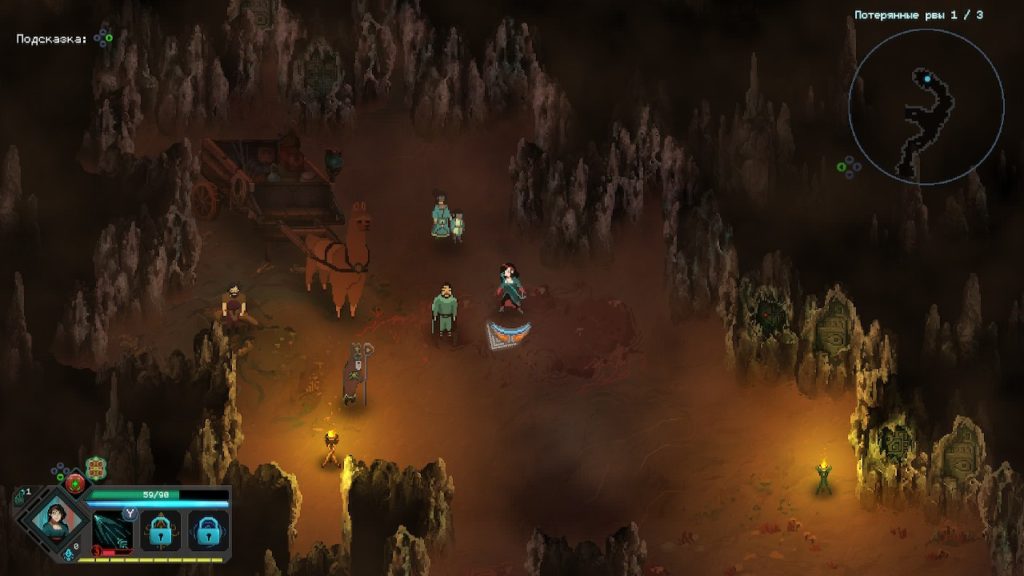
Task: Select the ornate green-orange relic icon
Action: pos(96,468)
